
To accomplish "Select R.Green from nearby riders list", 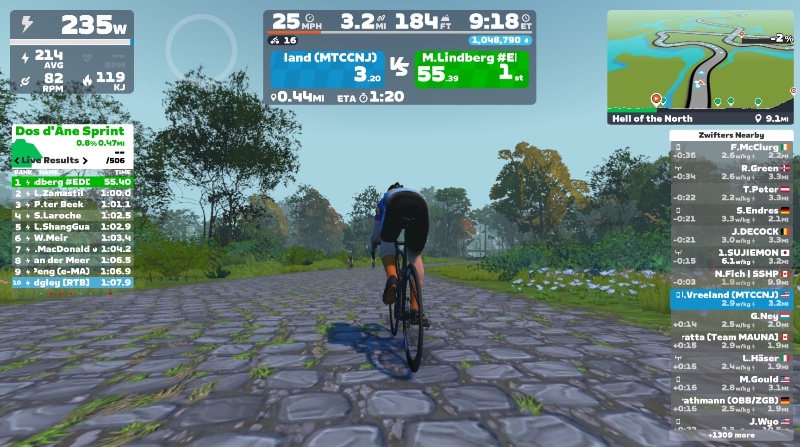I will pyautogui.click(x=731, y=172).
